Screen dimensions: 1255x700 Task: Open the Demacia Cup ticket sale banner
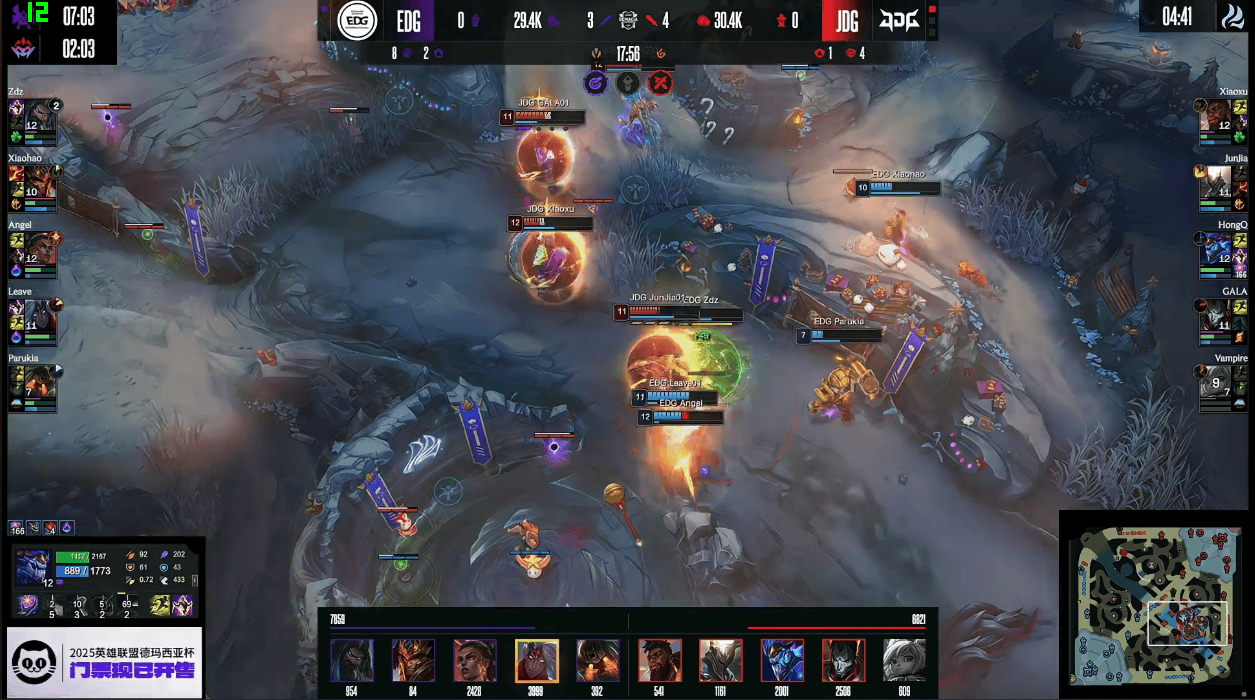coord(105,661)
